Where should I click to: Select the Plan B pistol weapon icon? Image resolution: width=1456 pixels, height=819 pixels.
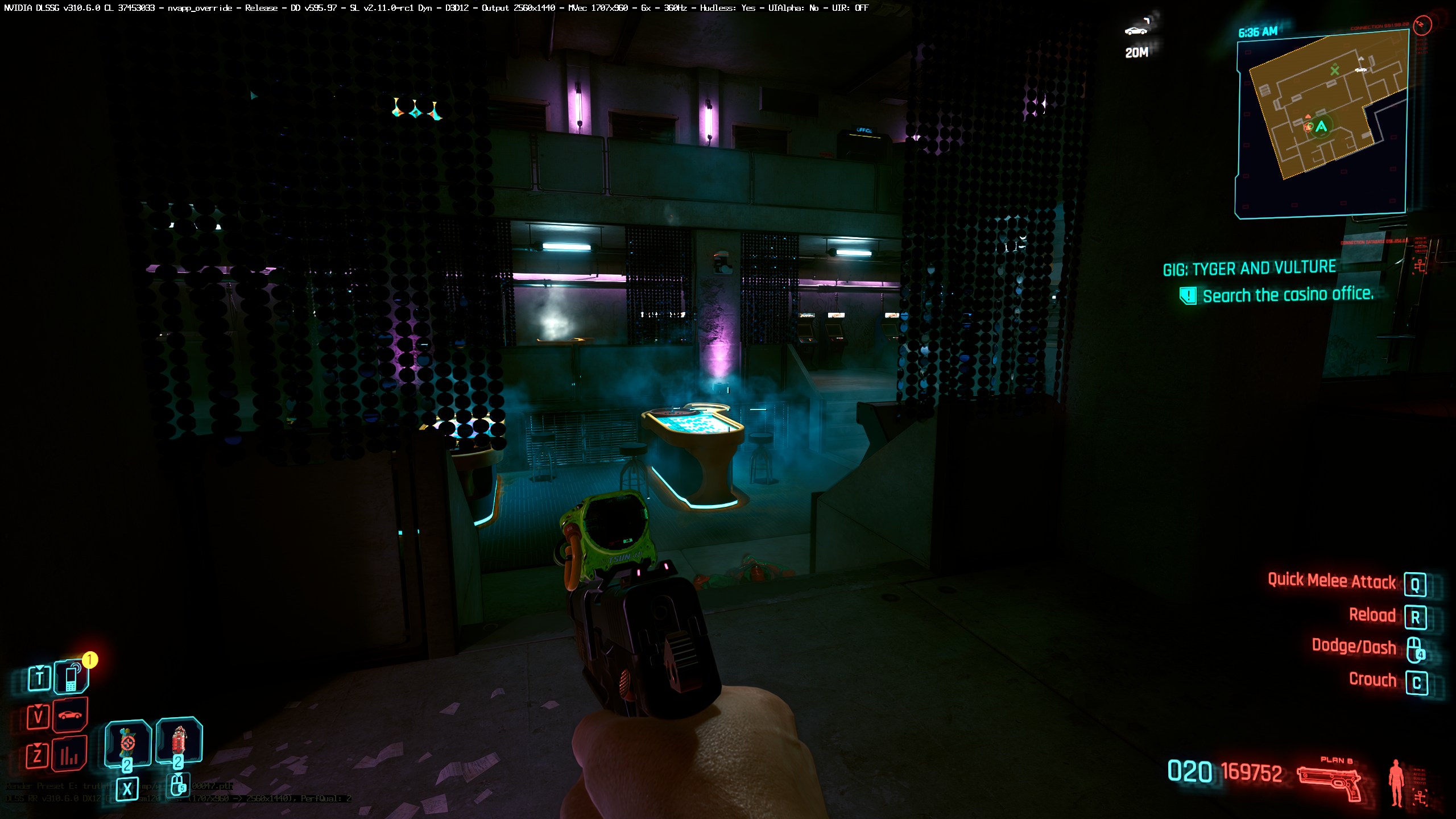pos(1329,783)
